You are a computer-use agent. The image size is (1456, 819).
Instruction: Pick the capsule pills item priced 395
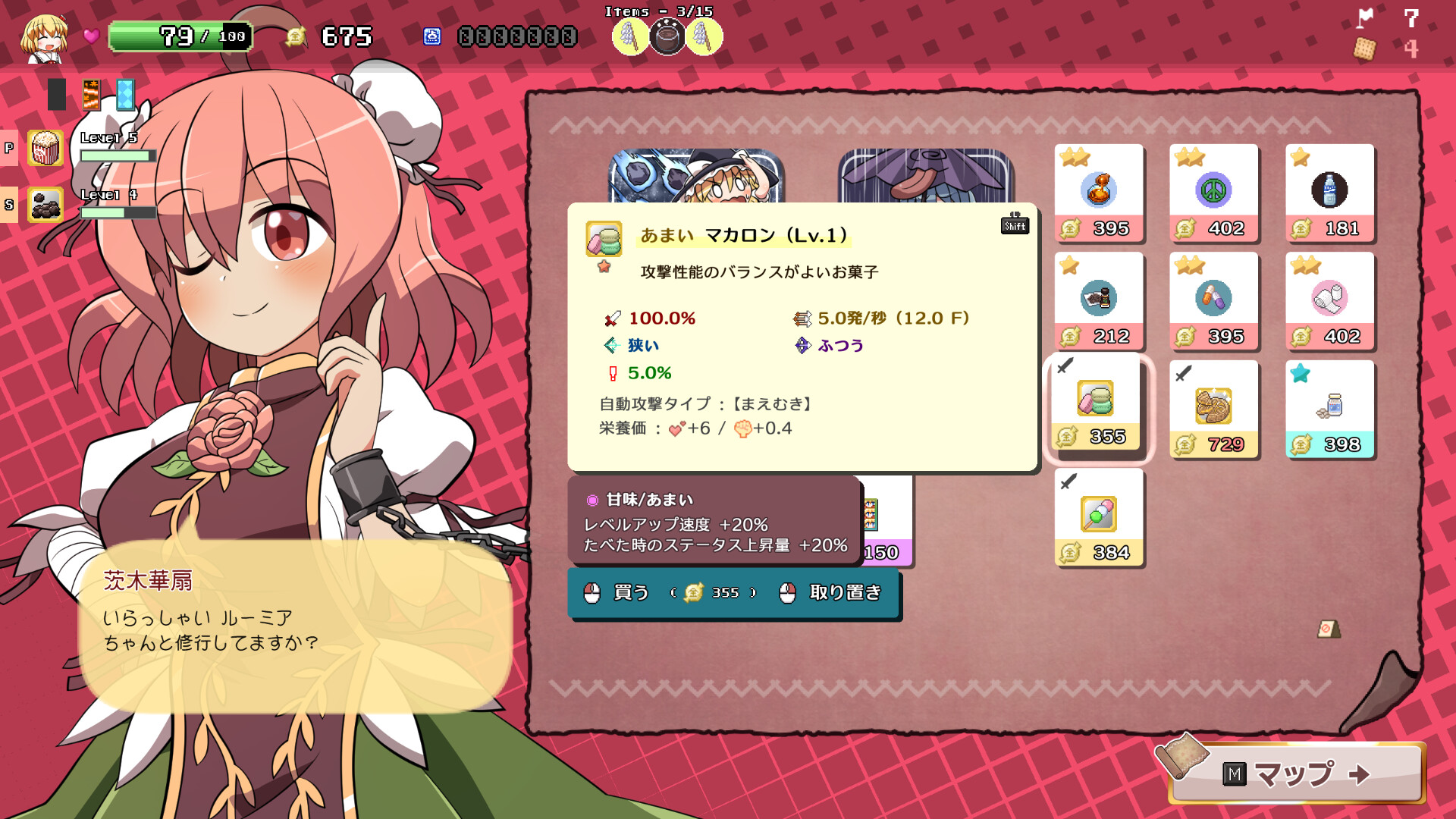pos(1214,301)
